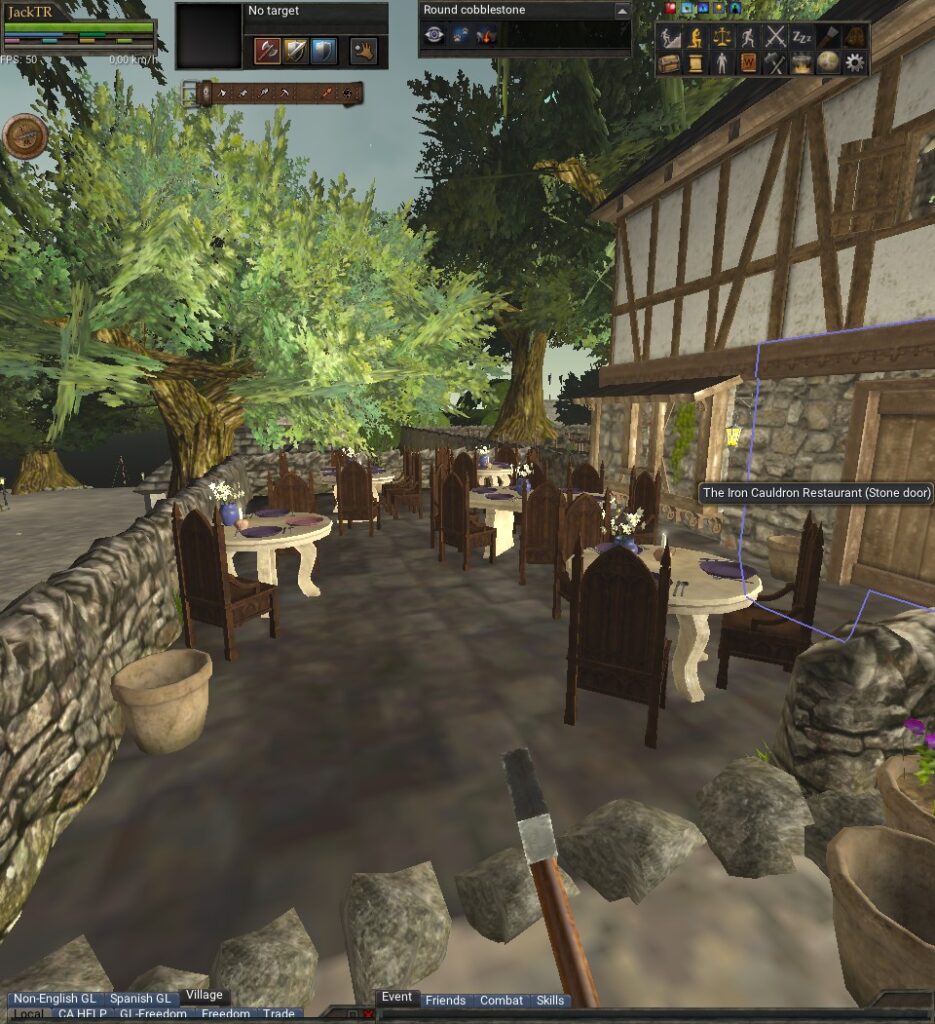Select the blue shield defensive stance
The width and height of the screenshot is (935, 1024).
click(x=323, y=50)
